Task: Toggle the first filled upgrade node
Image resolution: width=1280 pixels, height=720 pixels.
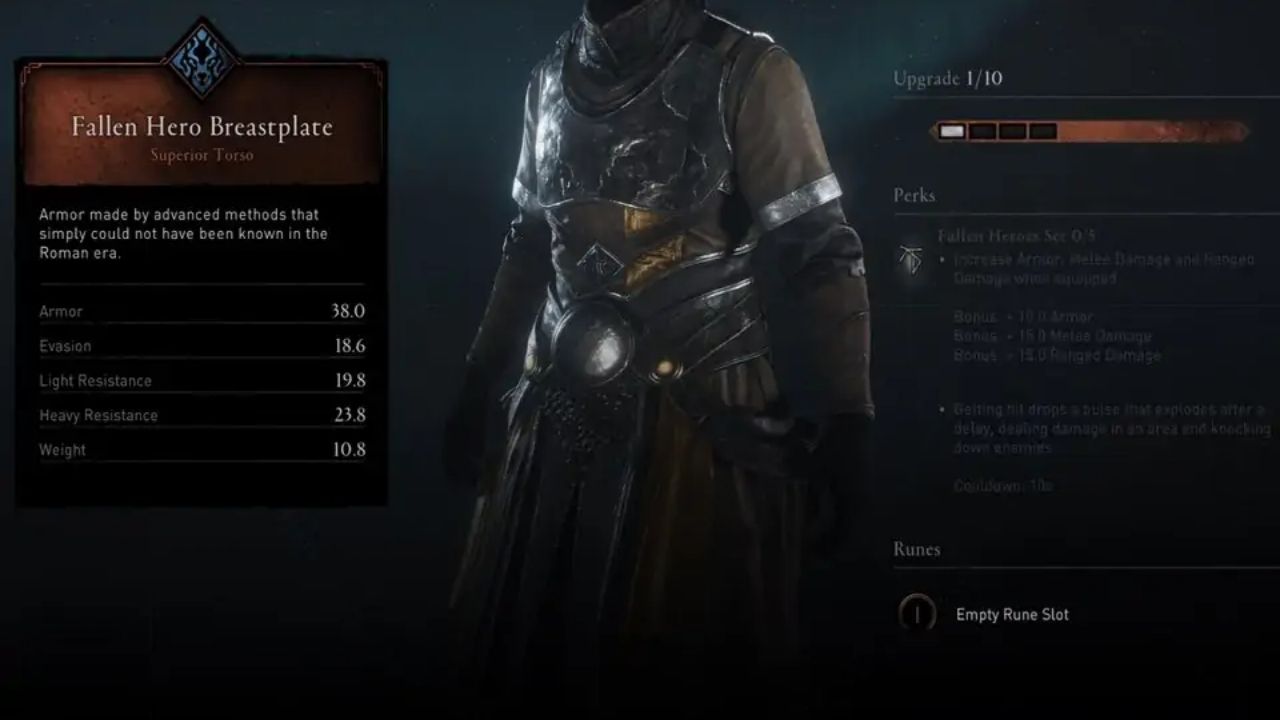Action: tap(951, 129)
